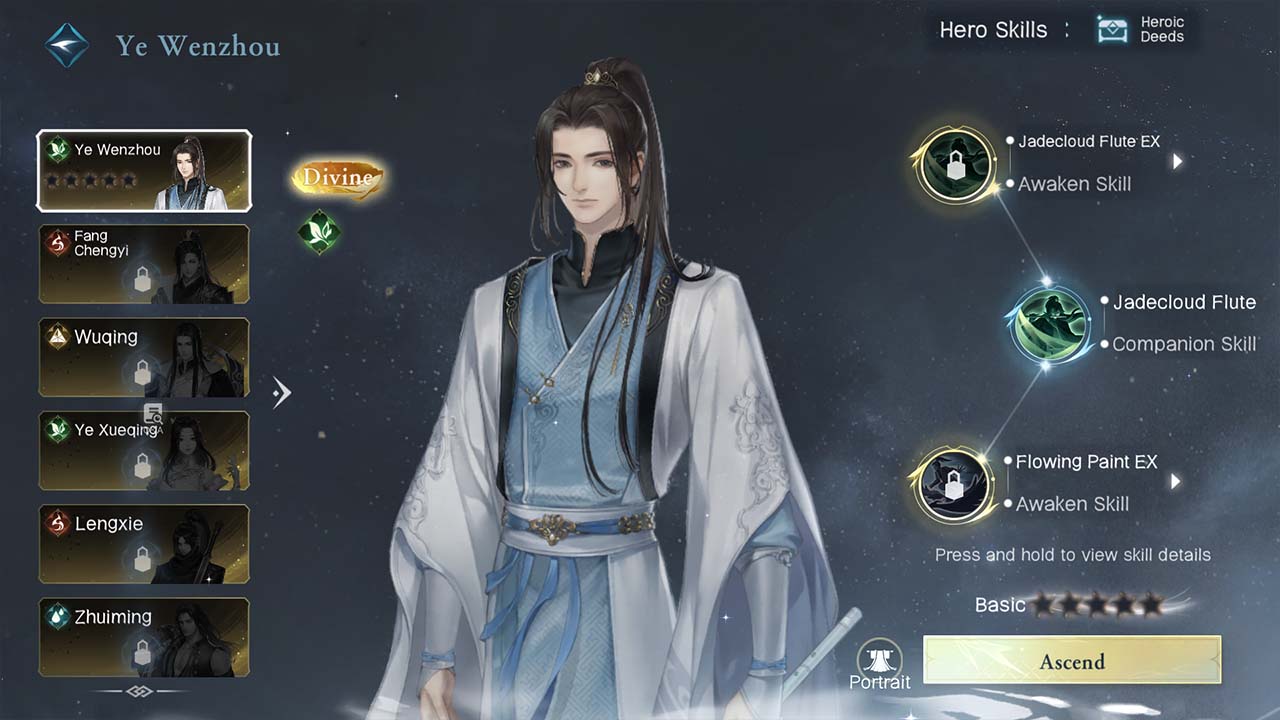Image resolution: width=1280 pixels, height=720 pixels.
Task: Select the Jadecloud Flute companion skill icon
Action: [x=1049, y=324]
